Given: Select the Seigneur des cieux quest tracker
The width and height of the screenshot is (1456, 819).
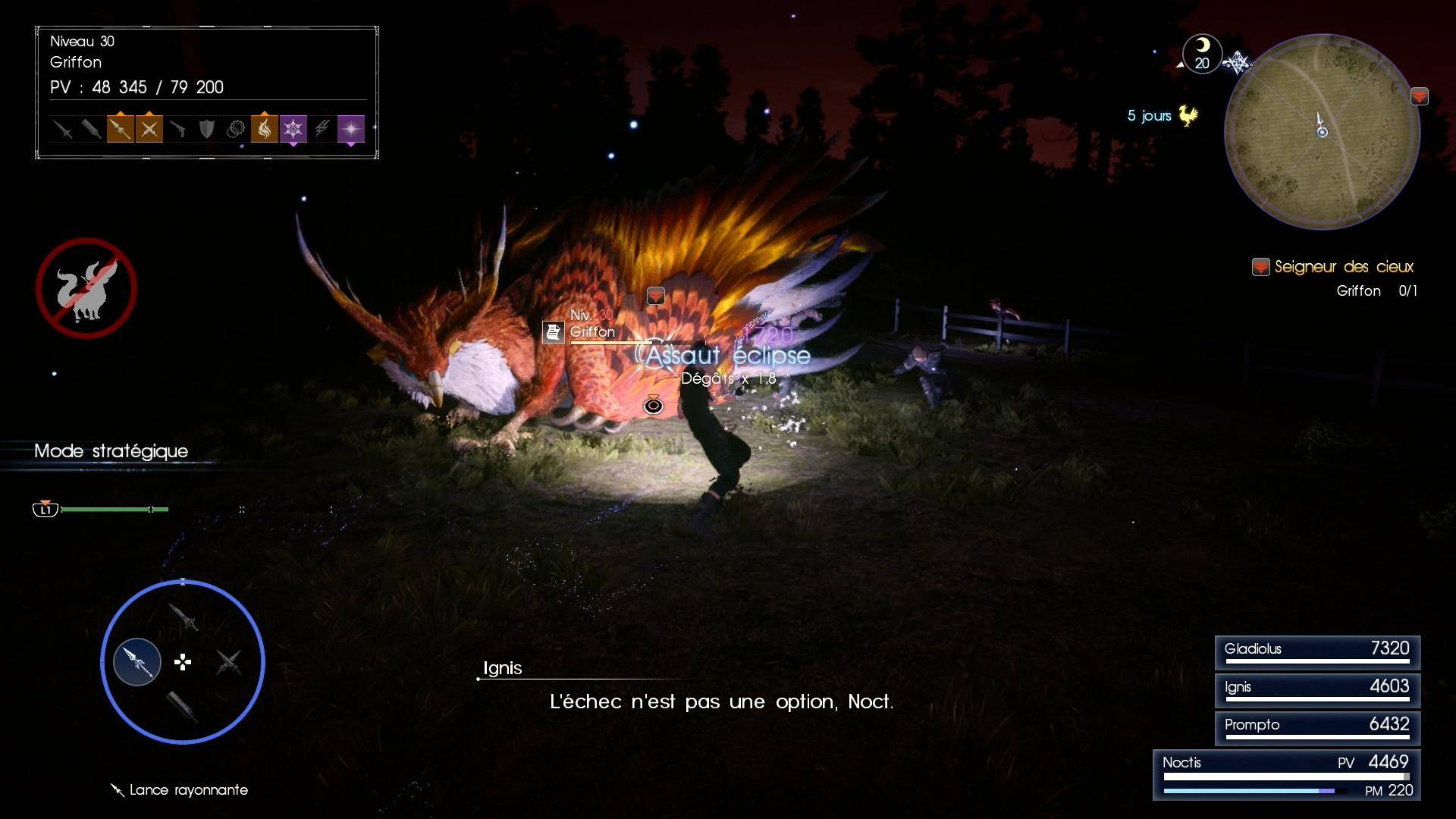Looking at the screenshot, I should (1343, 267).
